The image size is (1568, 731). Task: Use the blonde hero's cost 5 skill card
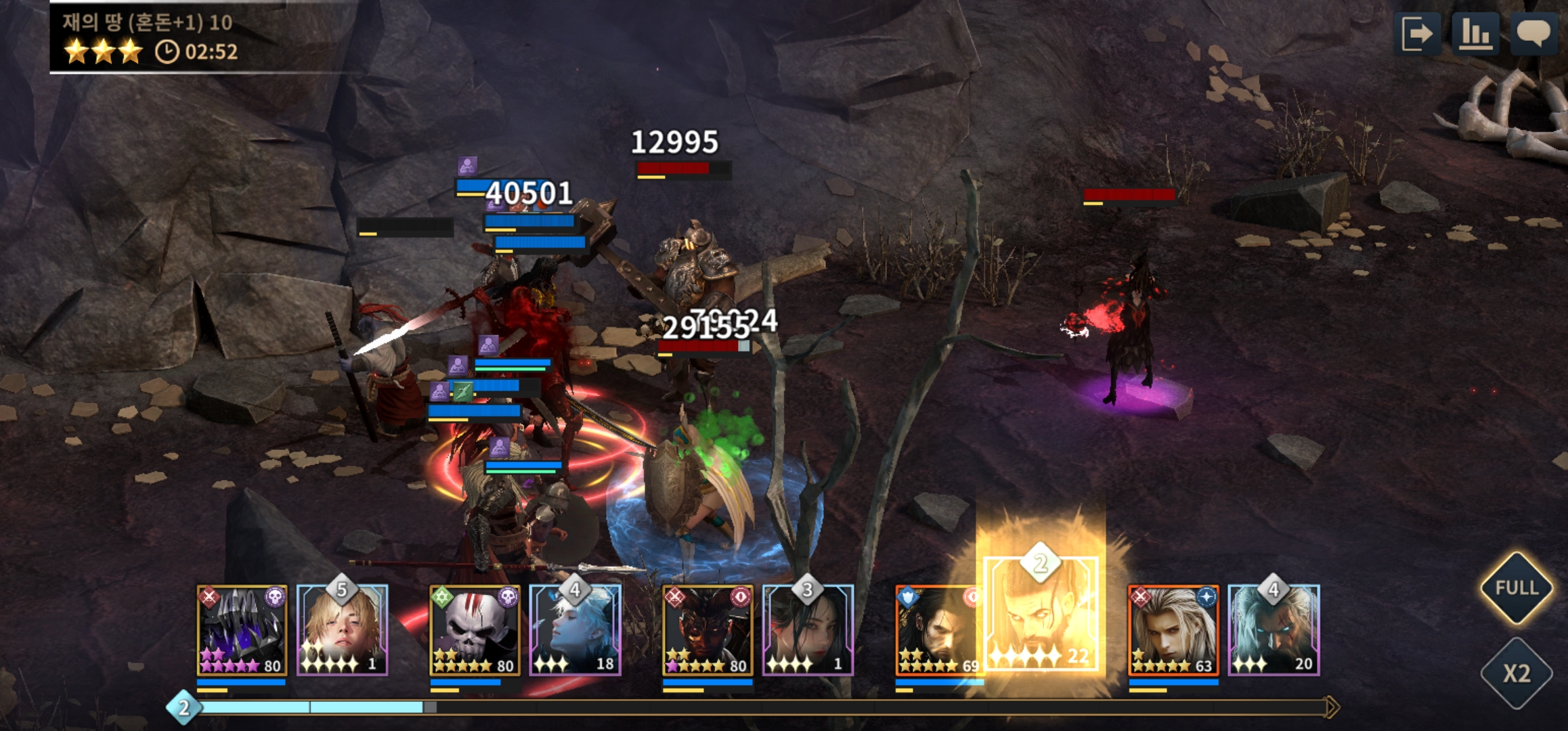pyautogui.click(x=343, y=630)
